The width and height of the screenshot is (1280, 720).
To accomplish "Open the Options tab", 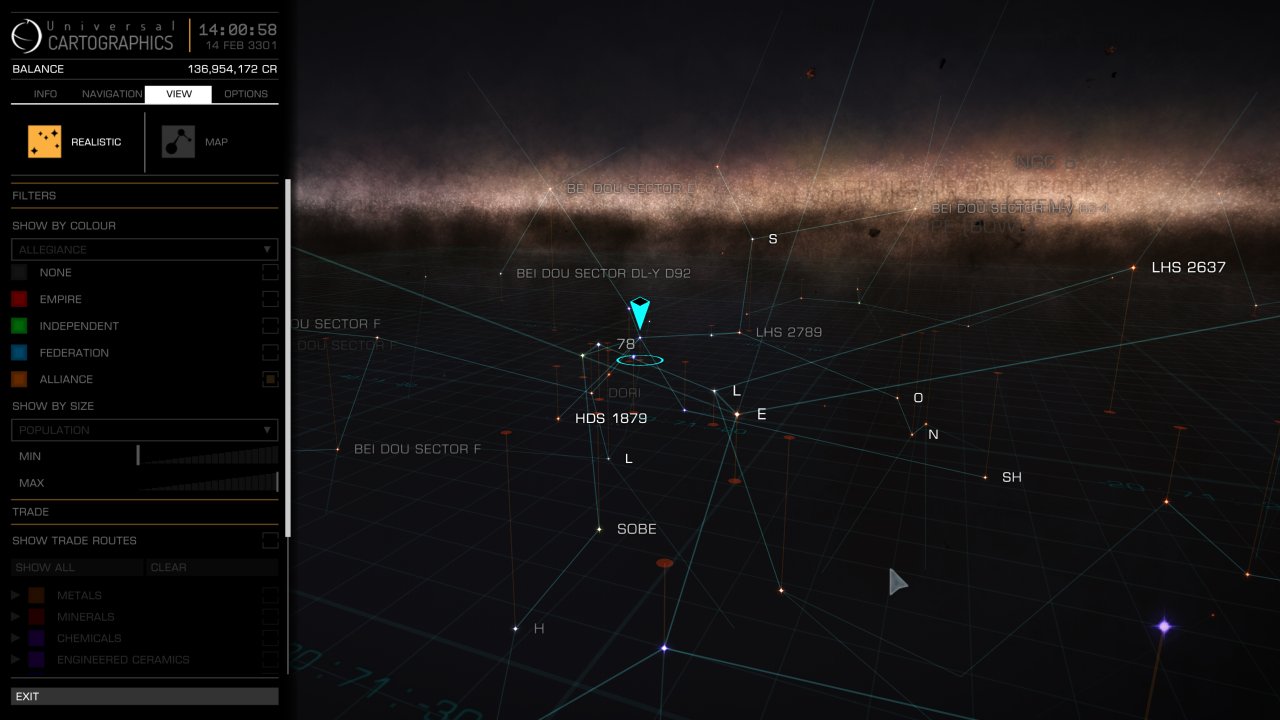I will (x=245, y=93).
